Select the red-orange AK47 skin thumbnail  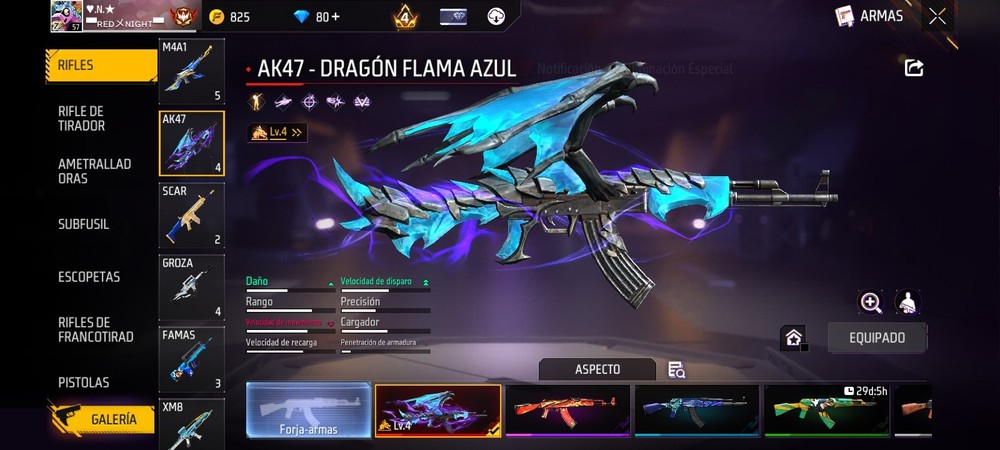click(567, 410)
